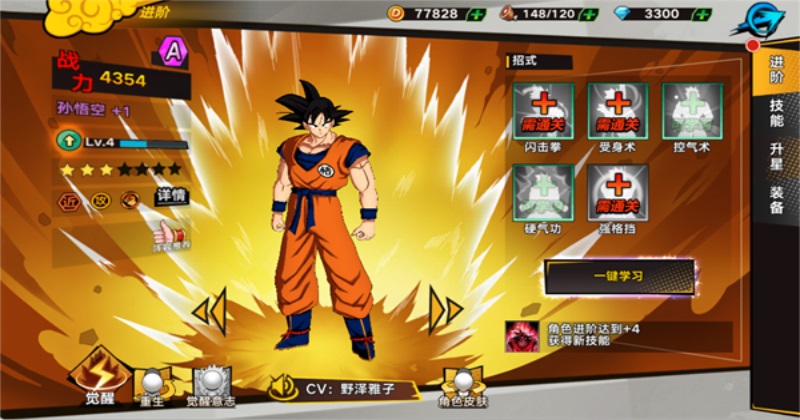Play the CV voice speaker icon
The width and height of the screenshot is (800, 420).
click(284, 385)
